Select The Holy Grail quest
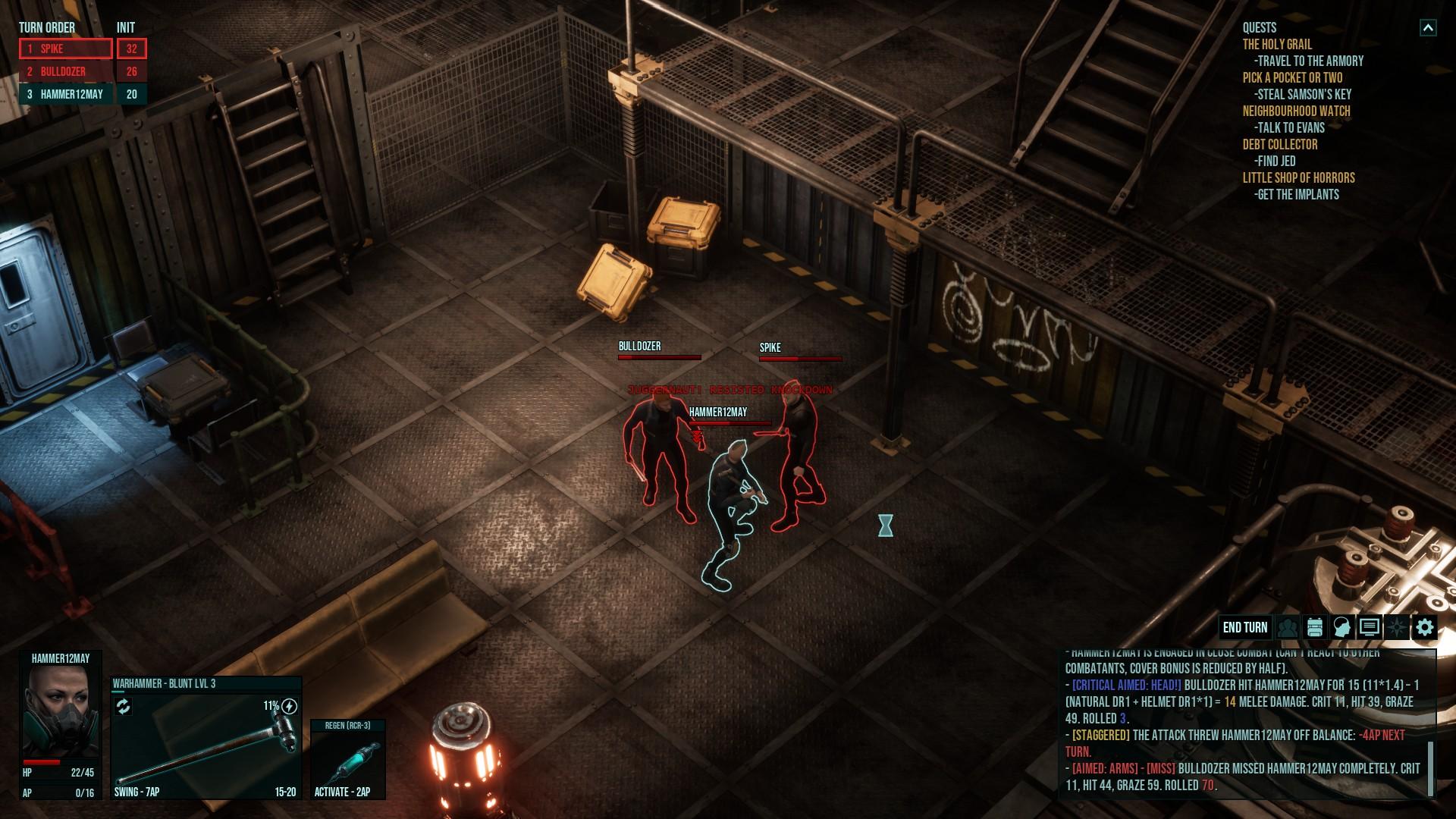Viewport: 1456px width, 819px height. tap(1277, 45)
